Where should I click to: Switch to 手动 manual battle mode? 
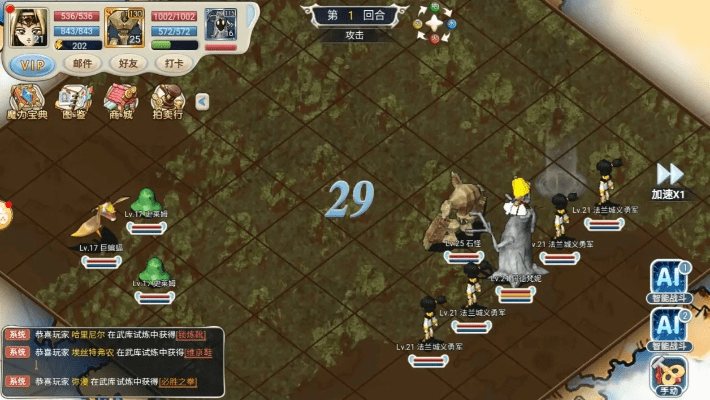[668, 374]
